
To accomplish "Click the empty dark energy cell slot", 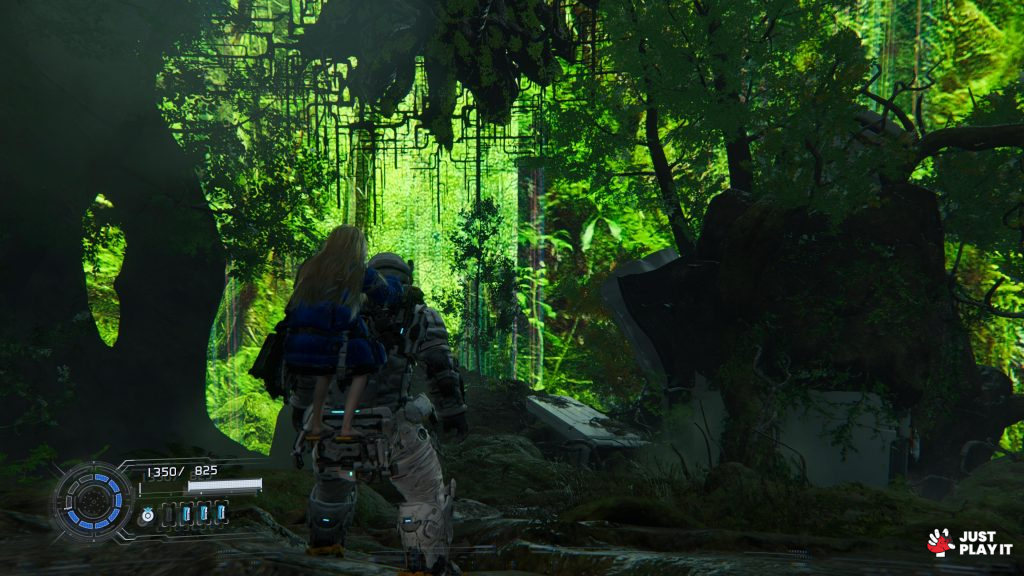I will pyautogui.click(x=168, y=513).
